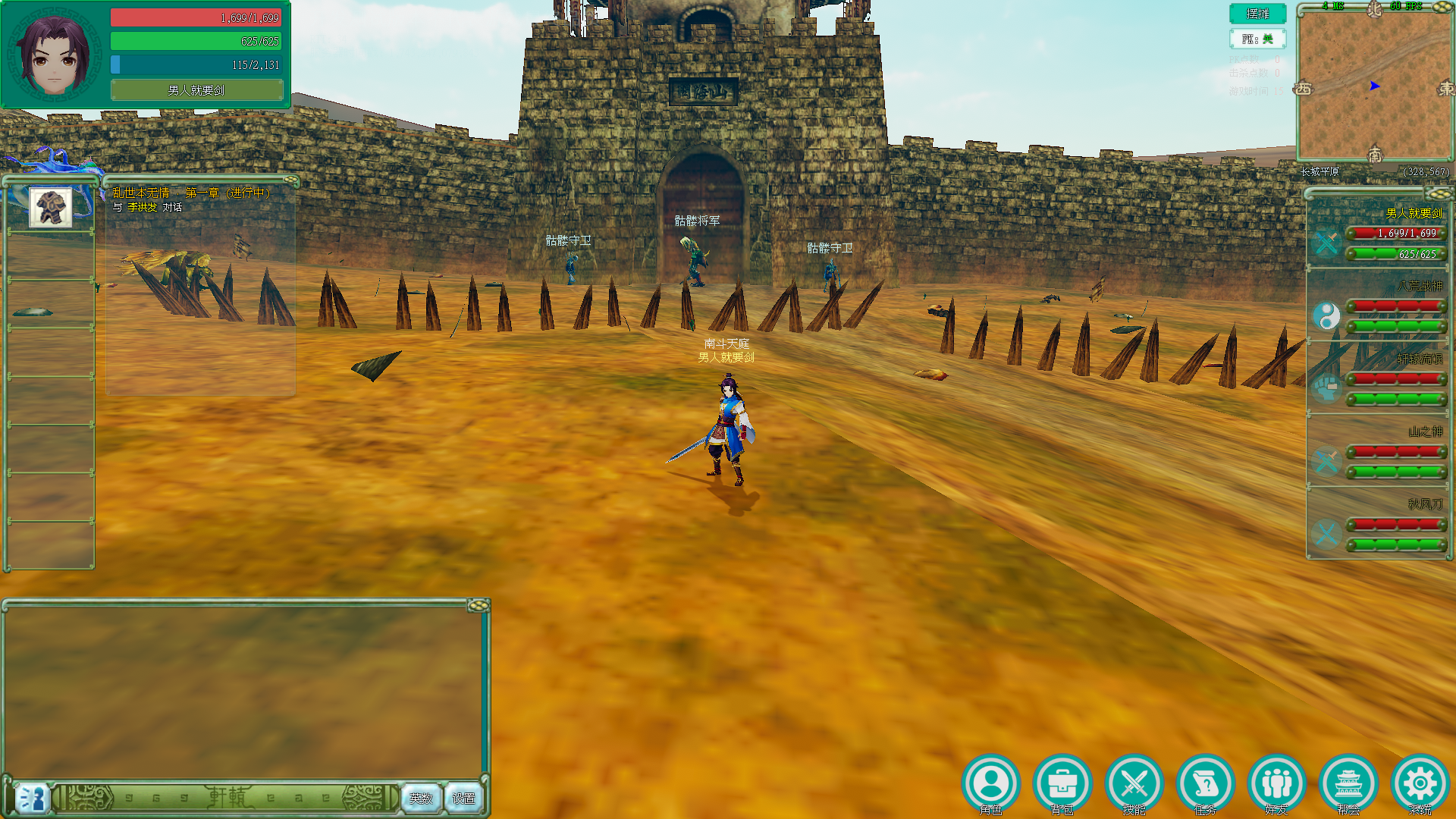Select team member 秋风刀
This screenshot has height=819, width=1456.
click(x=1379, y=523)
